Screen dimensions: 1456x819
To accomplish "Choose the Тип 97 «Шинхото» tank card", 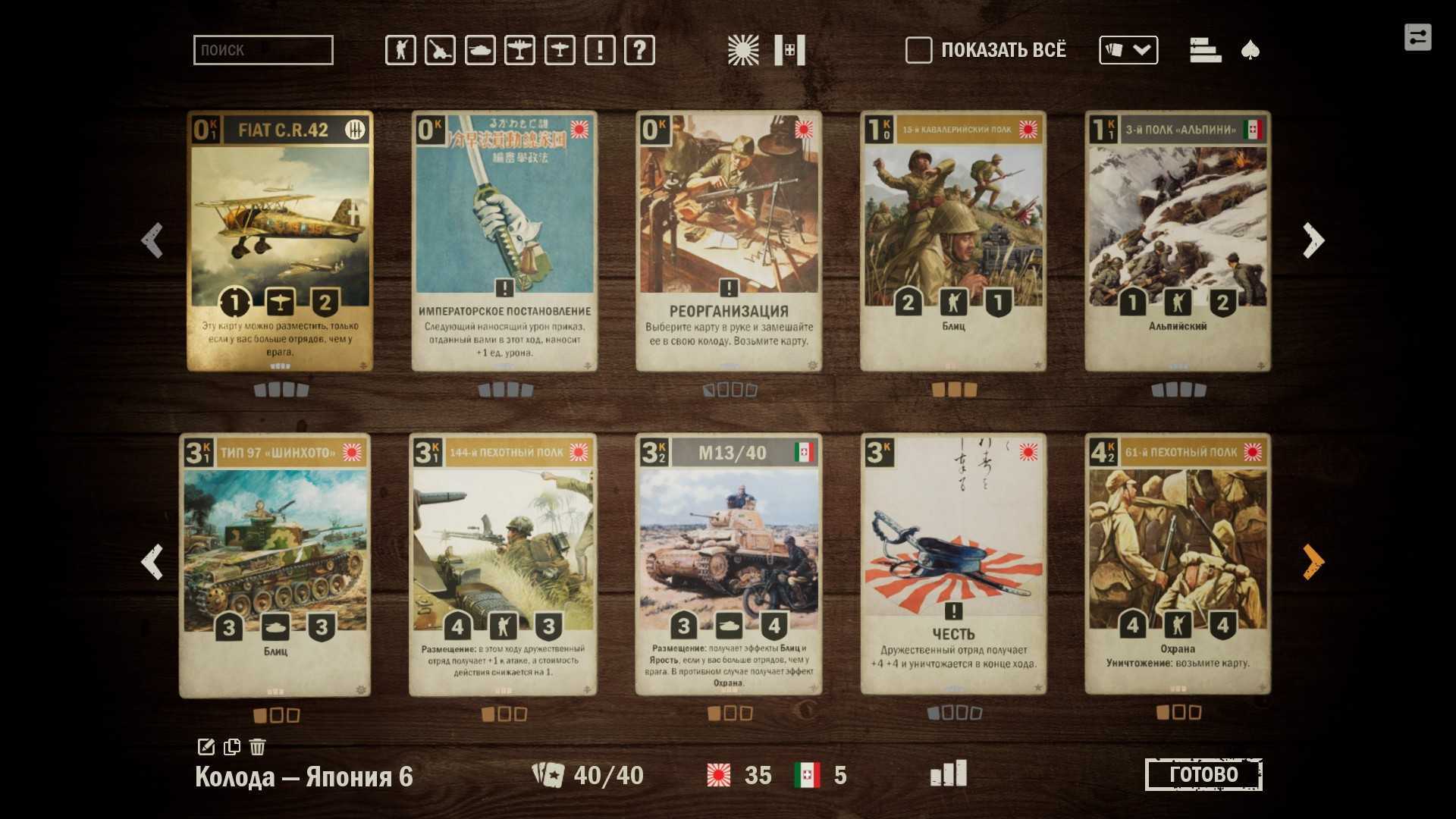I will pyautogui.click(x=275, y=565).
